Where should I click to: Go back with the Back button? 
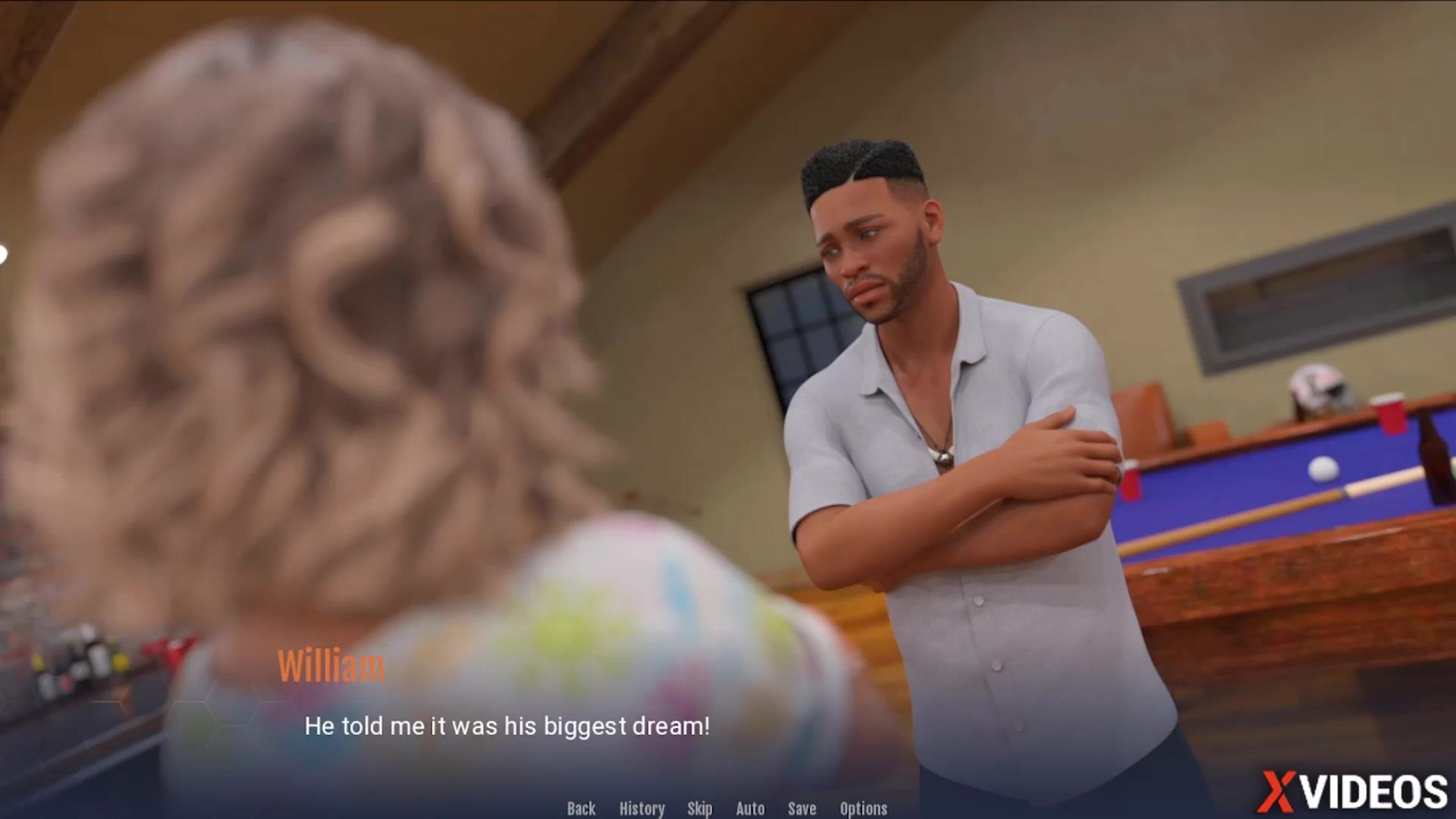(581, 808)
